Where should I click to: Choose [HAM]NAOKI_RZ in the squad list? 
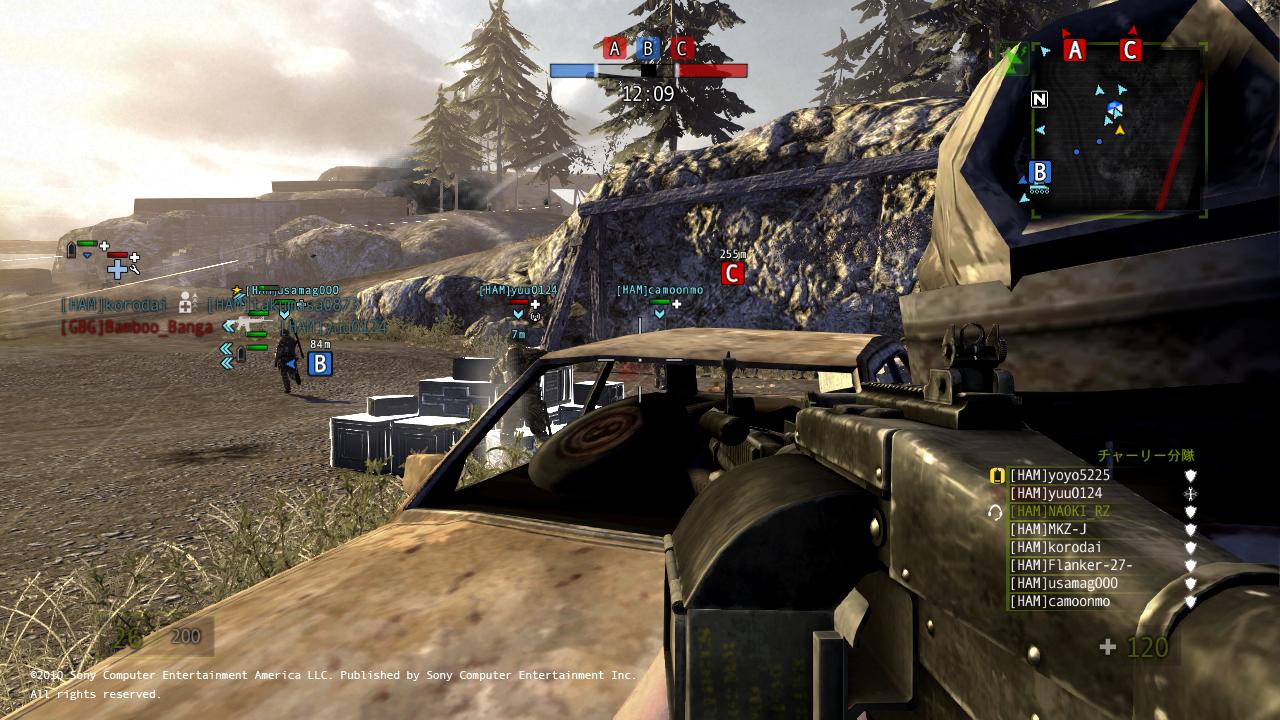click(1059, 512)
